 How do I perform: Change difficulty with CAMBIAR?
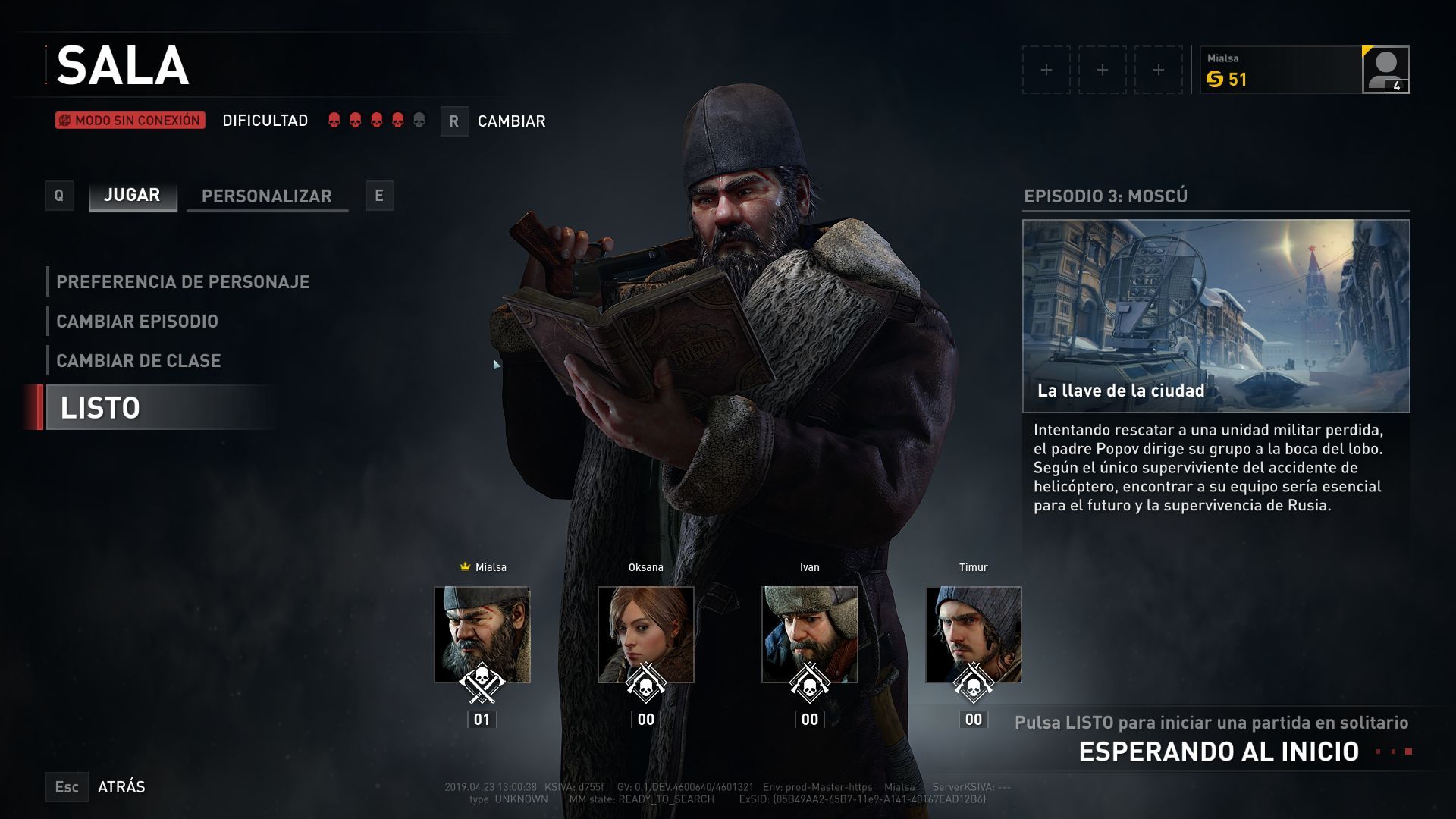tap(510, 121)
